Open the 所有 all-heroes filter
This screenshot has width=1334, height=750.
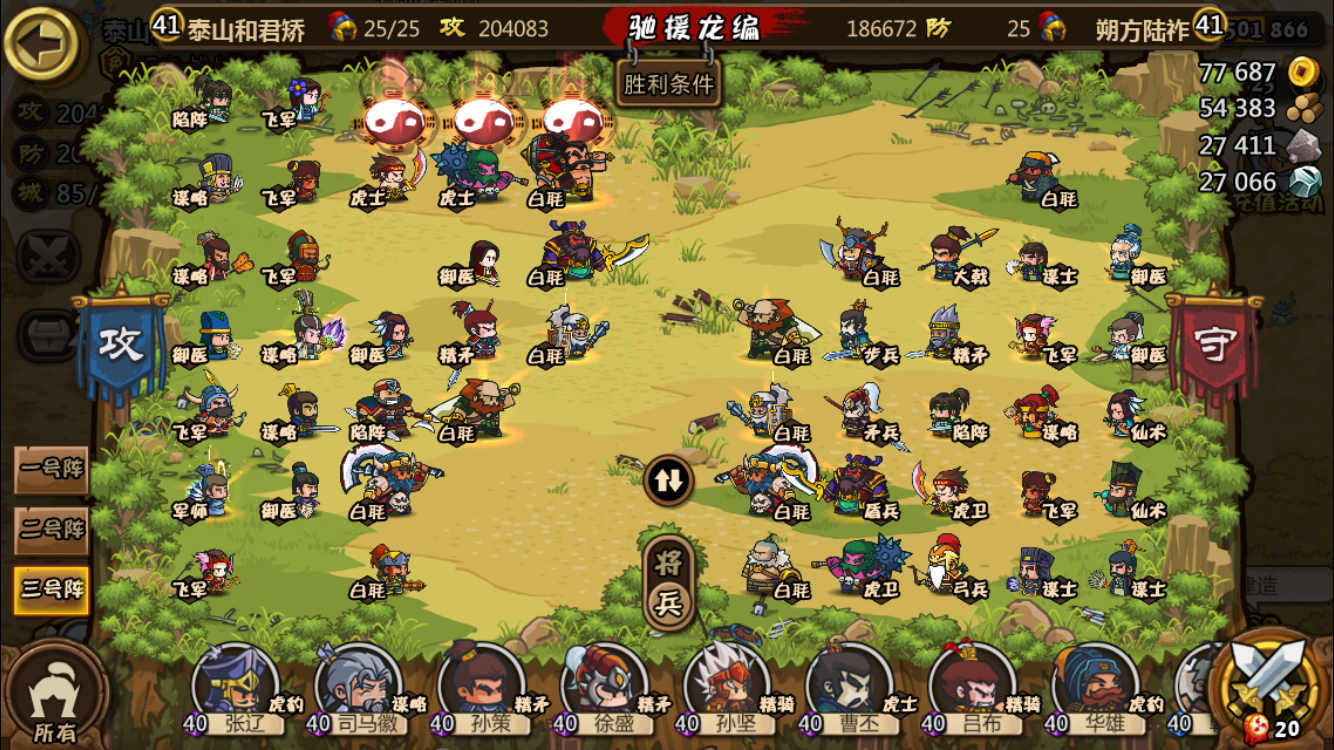pos(55,697)
